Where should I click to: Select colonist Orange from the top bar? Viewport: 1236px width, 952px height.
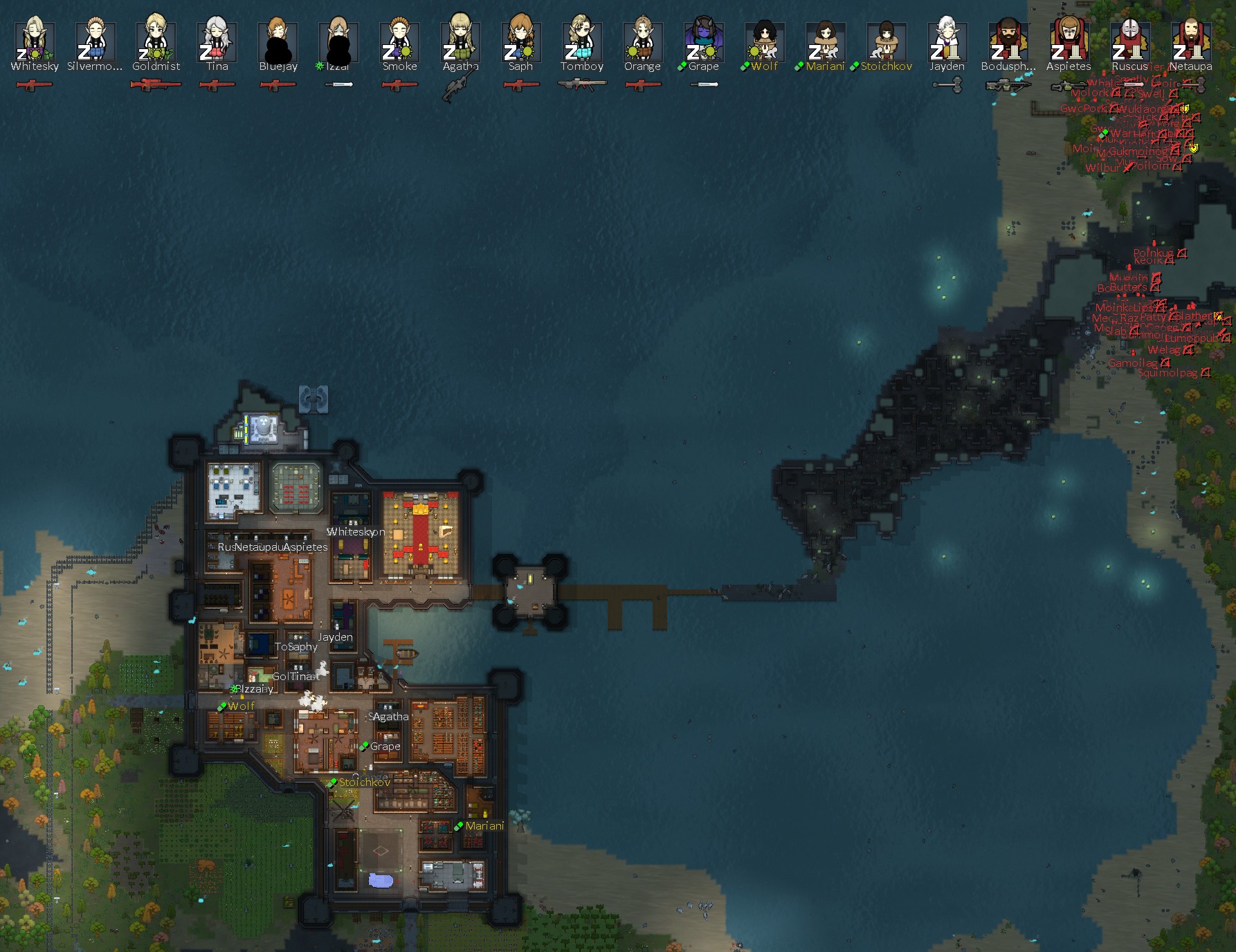click(x=643, y=42)
